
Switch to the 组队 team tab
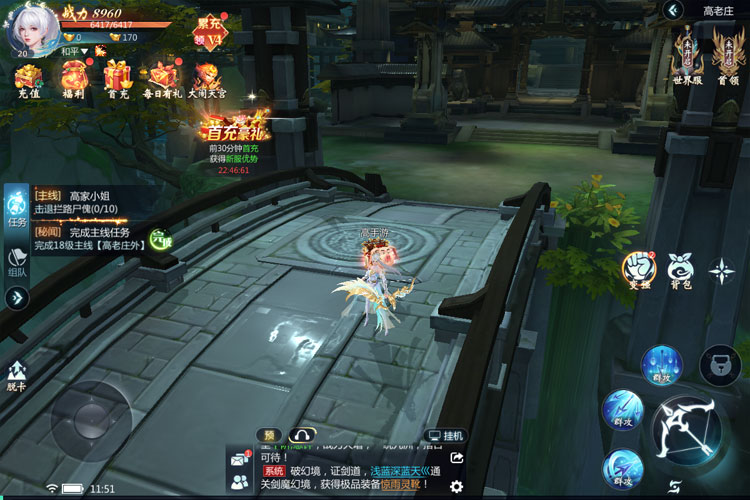click(x=17, y=262)
